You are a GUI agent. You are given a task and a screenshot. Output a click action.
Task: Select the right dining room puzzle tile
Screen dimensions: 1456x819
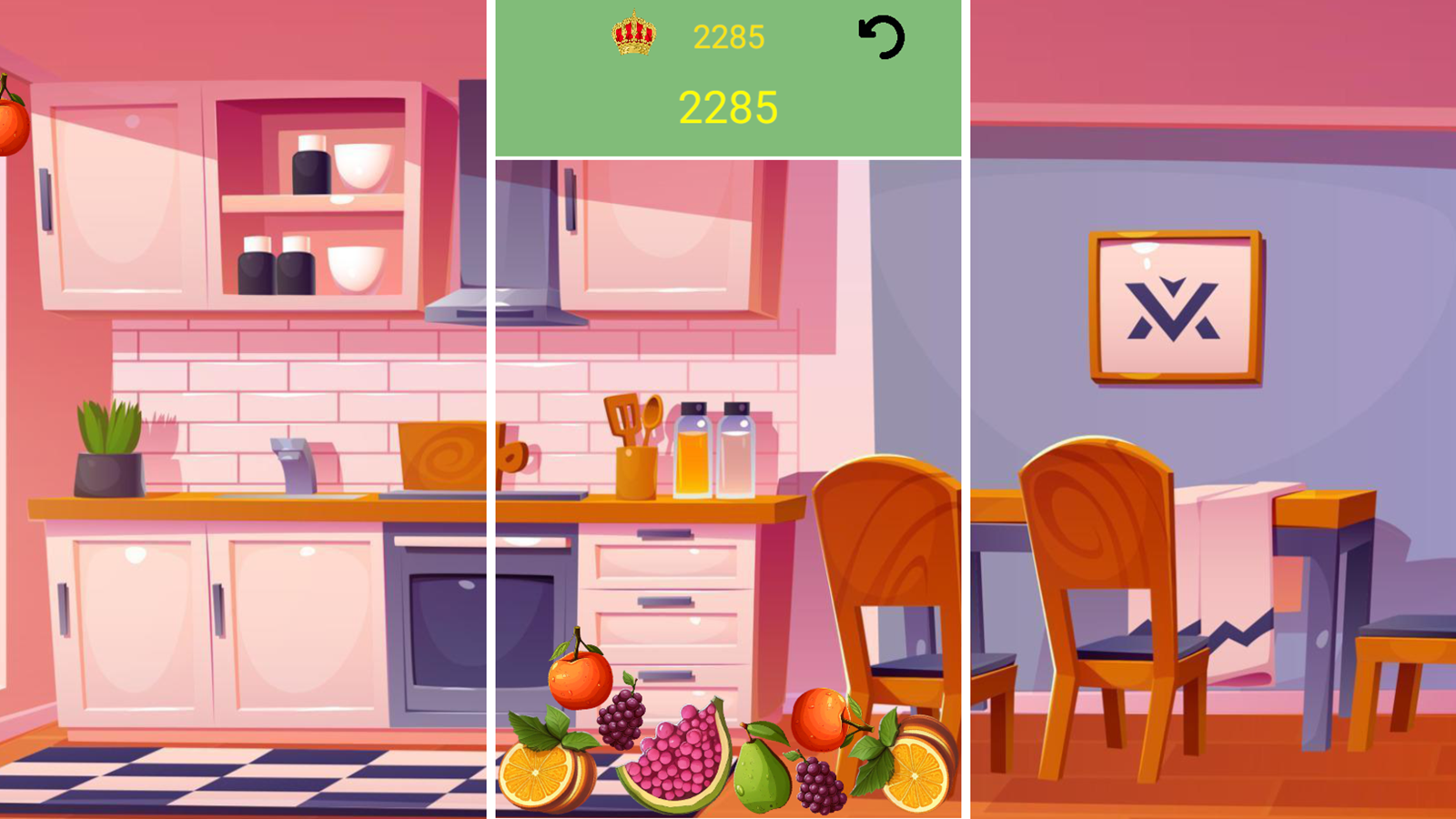tap(1210, 409)
